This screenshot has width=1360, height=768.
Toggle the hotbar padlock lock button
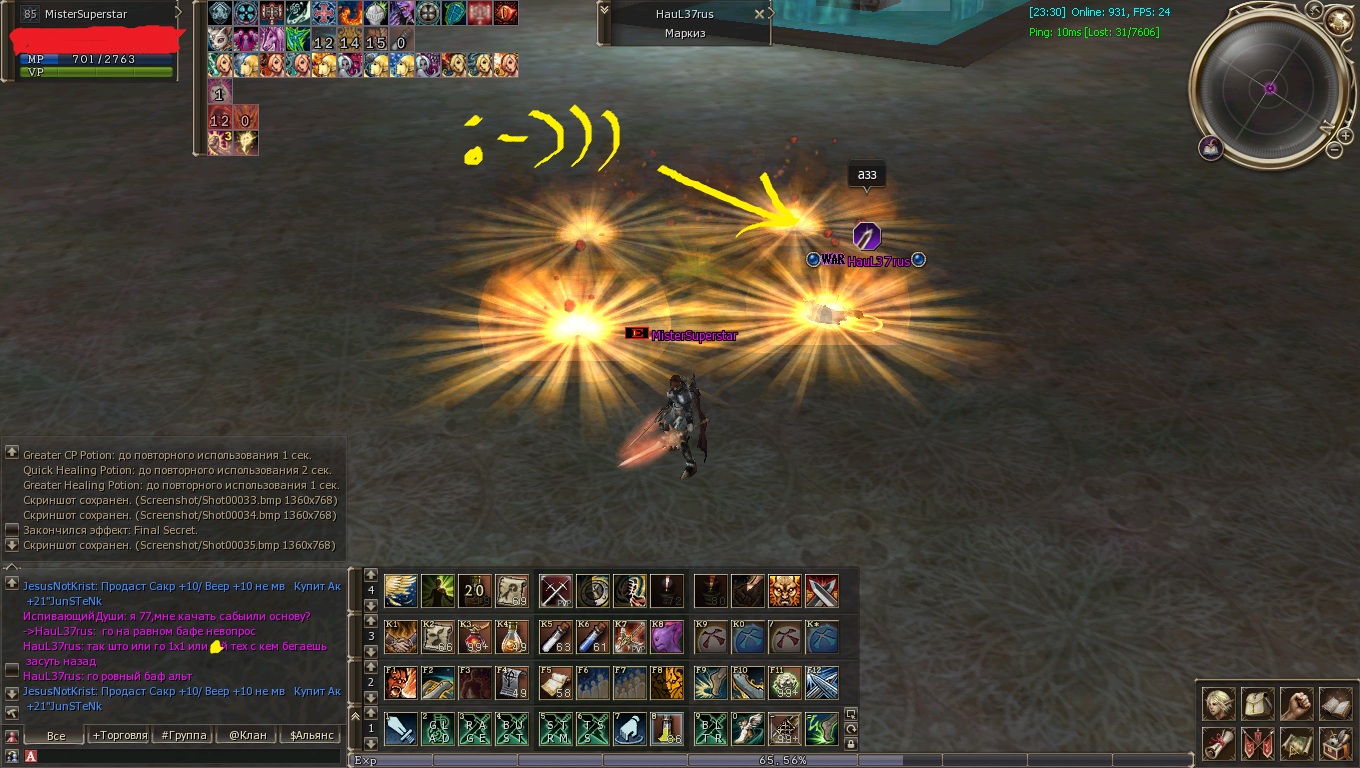851,743
